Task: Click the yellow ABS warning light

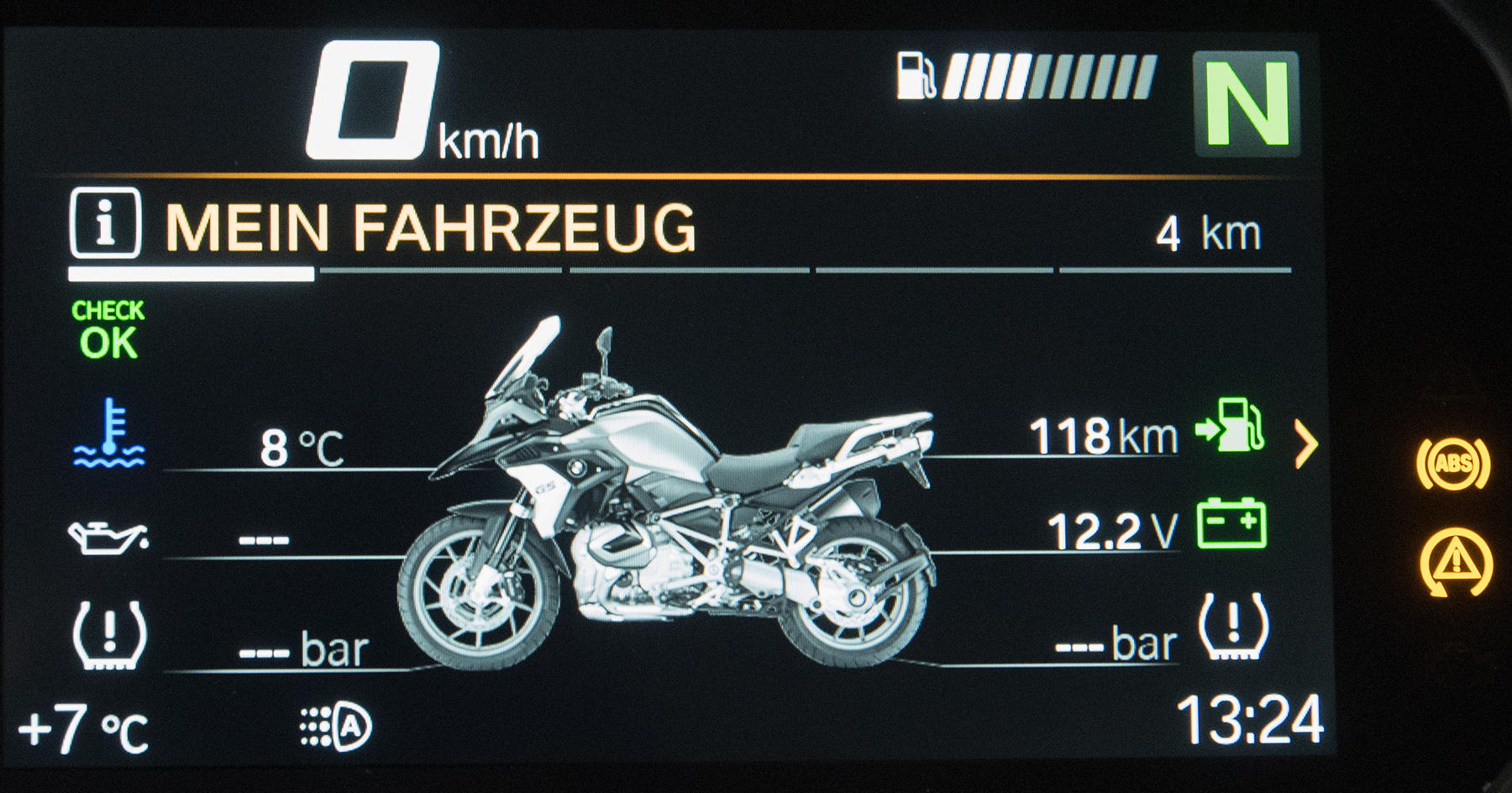Action: pos(1453,464)
